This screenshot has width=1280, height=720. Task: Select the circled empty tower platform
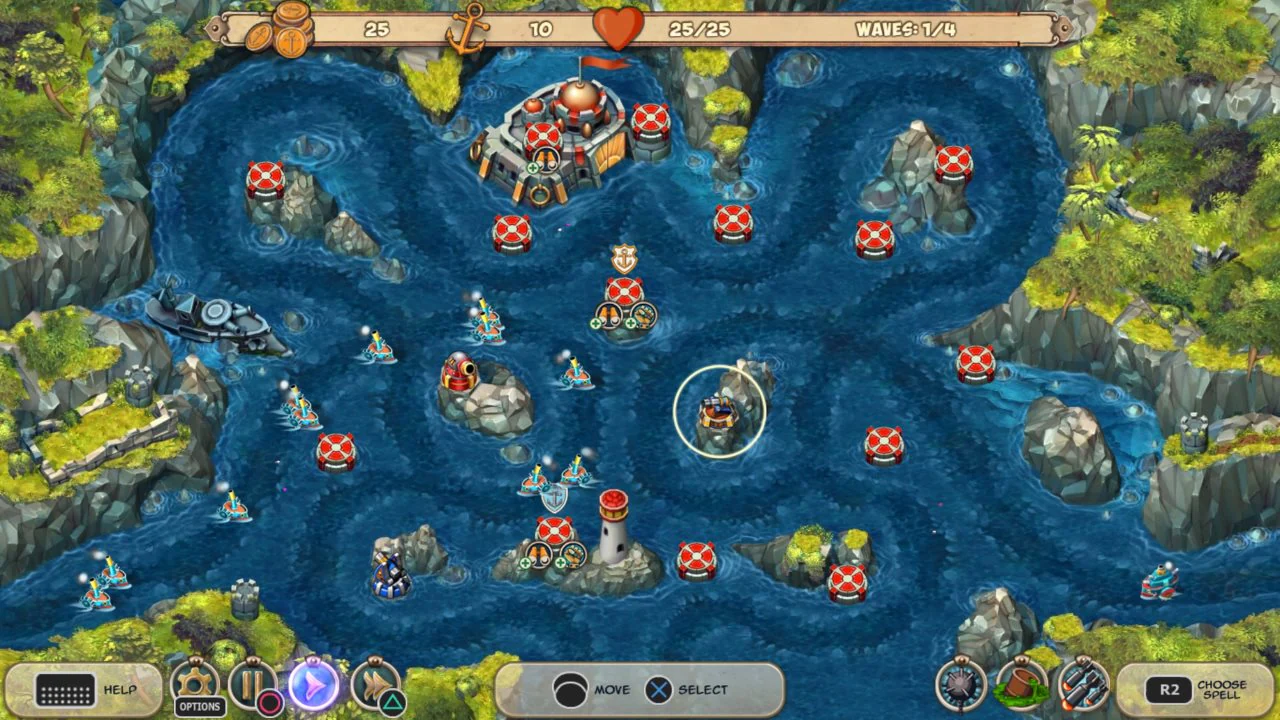click(718, 412)
